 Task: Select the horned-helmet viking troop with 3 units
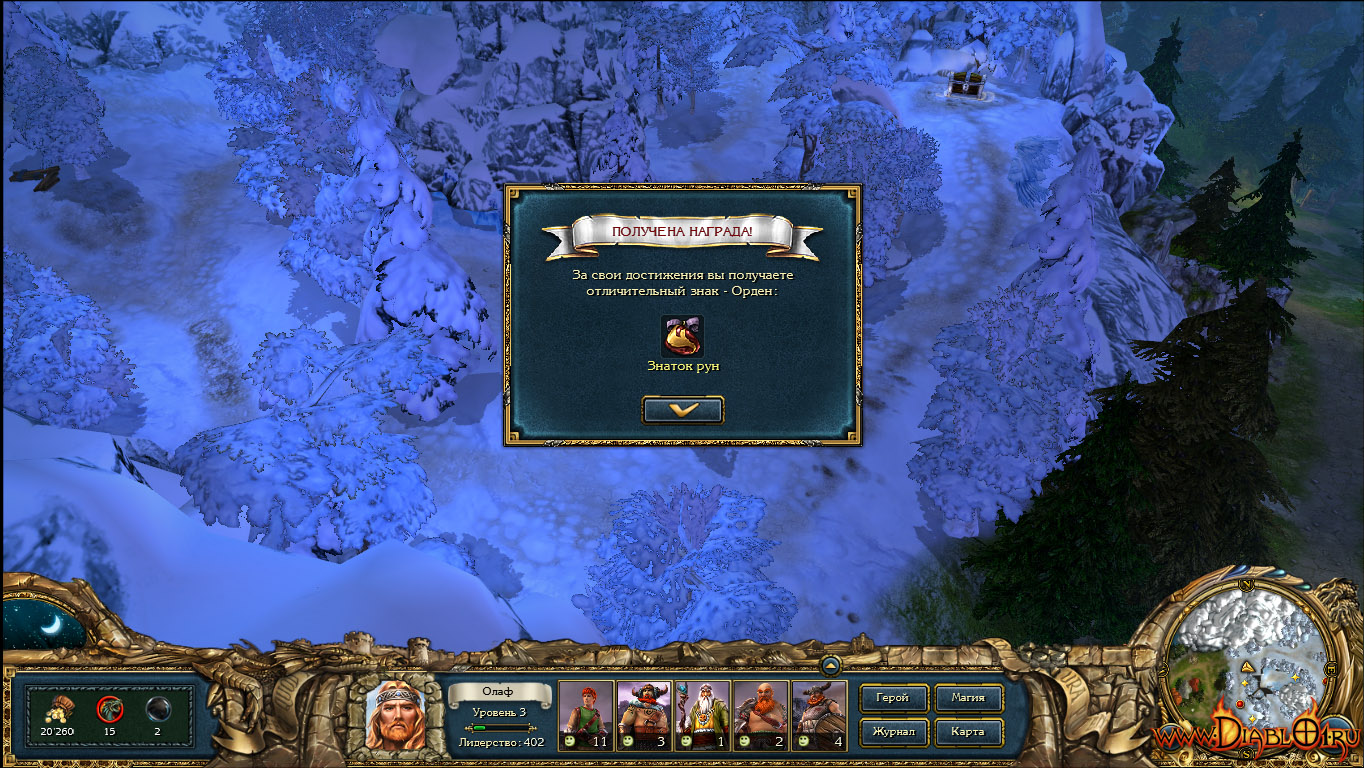click(643, 715)
